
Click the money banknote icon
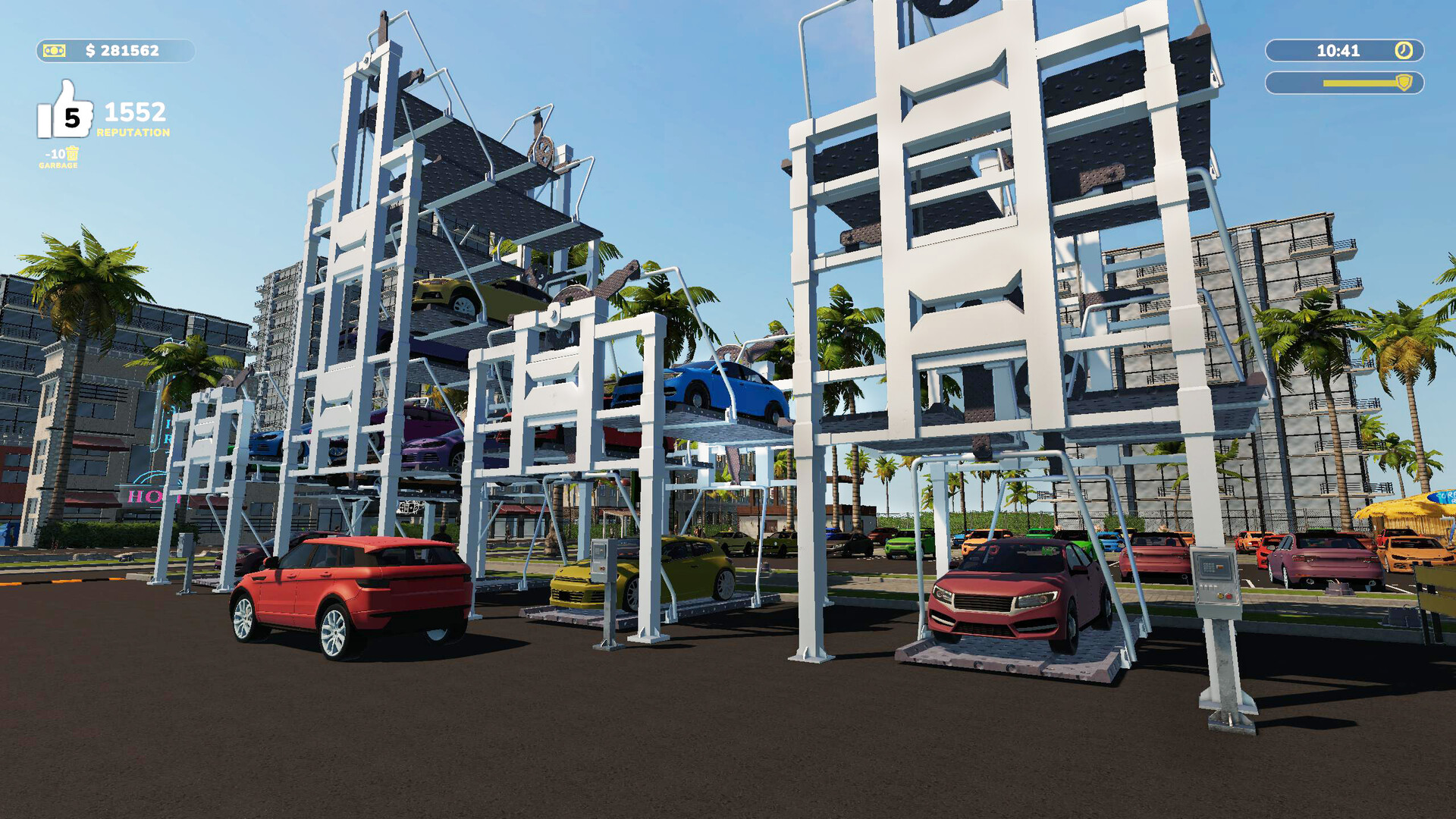[x=53, y=52]
